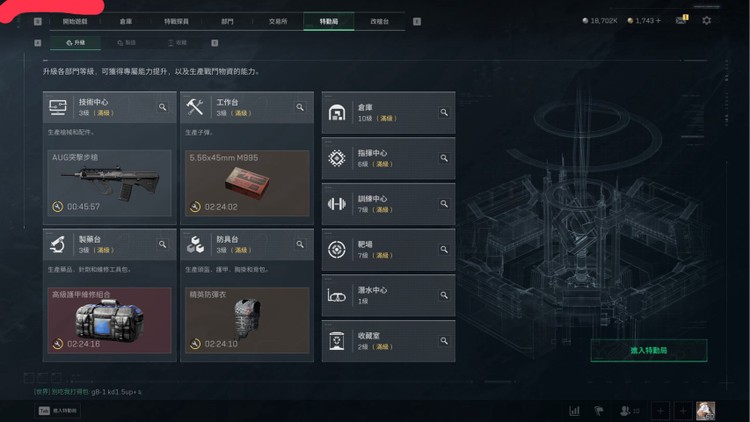750x422 pixels.
Task: Open the mail icon beside currency
Action: pyautogui.click(x=682, y=20)
